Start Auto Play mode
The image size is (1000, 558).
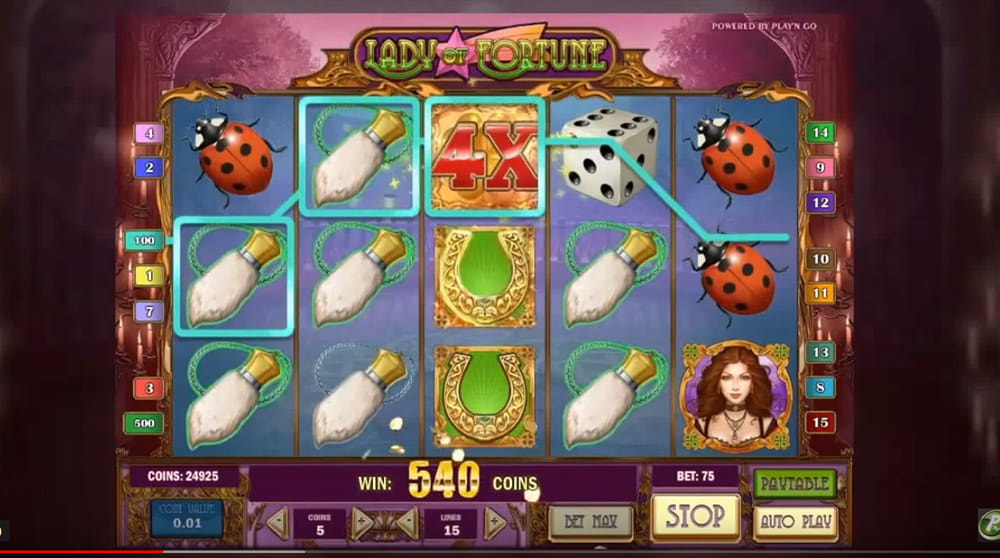coord(795,522)
